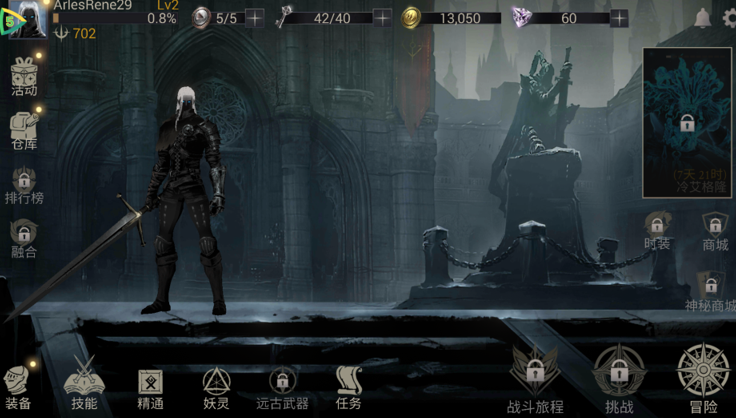
Task: Open the settings gear icon
Action: point(727,18)
